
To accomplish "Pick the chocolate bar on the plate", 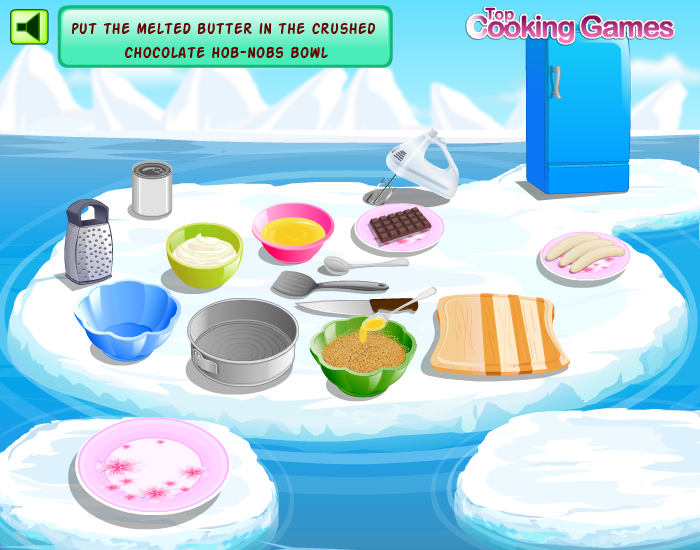I will pos(399,225).
